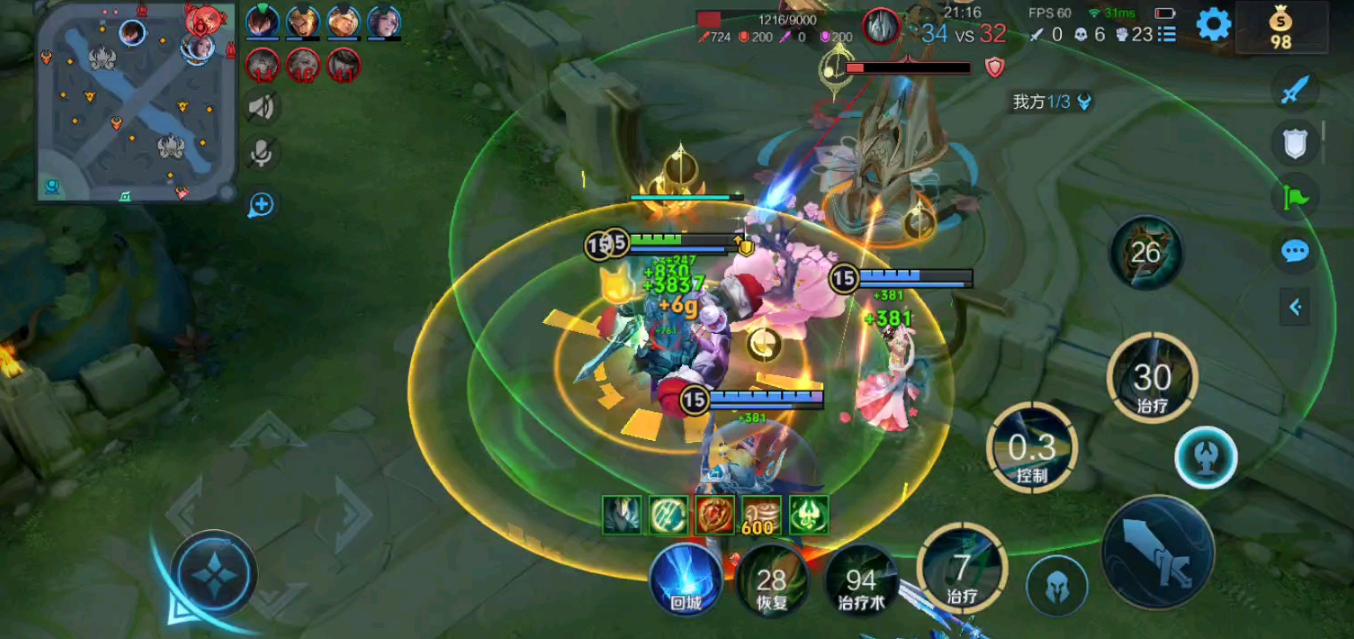Cast the 治疗术 heal summoner spell
Viewport: 1354px width, 639px height.
860,581
